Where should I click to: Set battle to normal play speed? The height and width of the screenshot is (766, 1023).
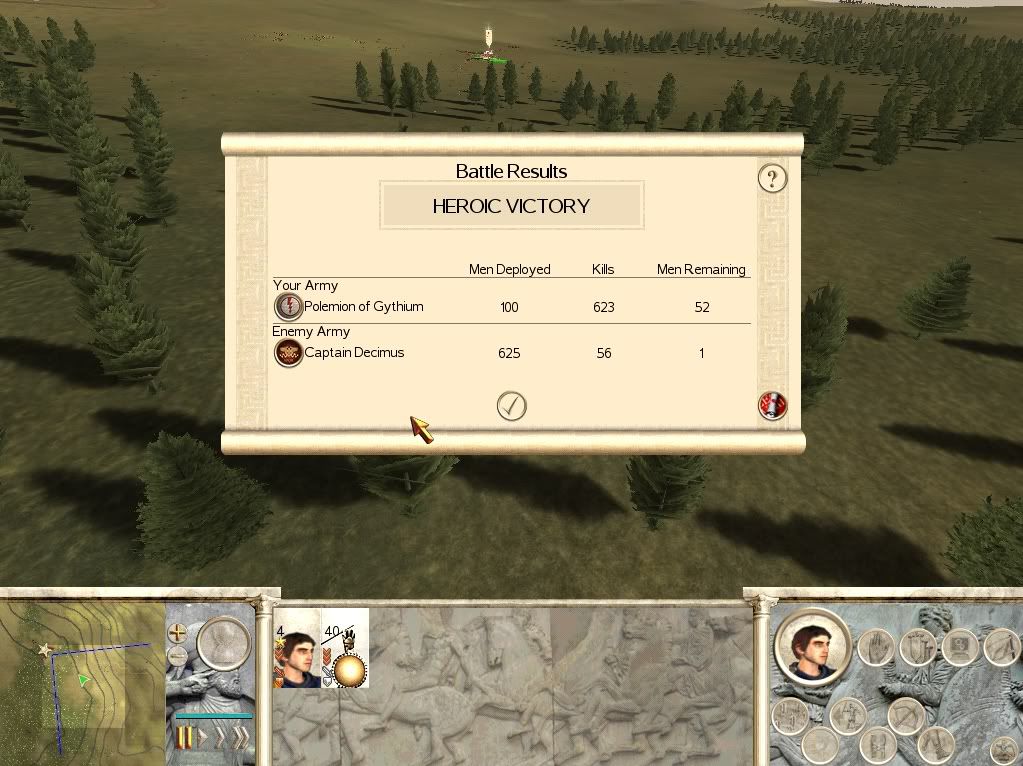(203, 739)
